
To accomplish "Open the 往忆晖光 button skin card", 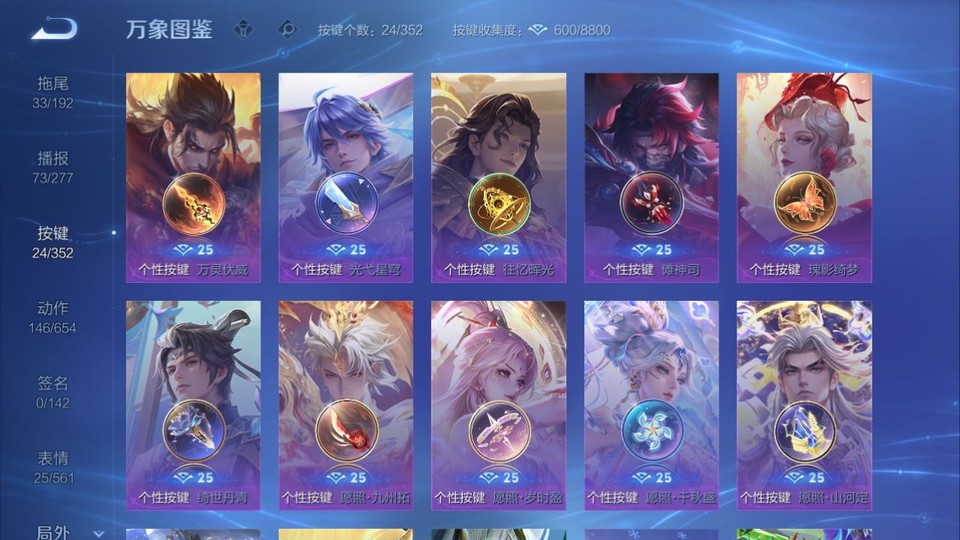I will 498,177.
